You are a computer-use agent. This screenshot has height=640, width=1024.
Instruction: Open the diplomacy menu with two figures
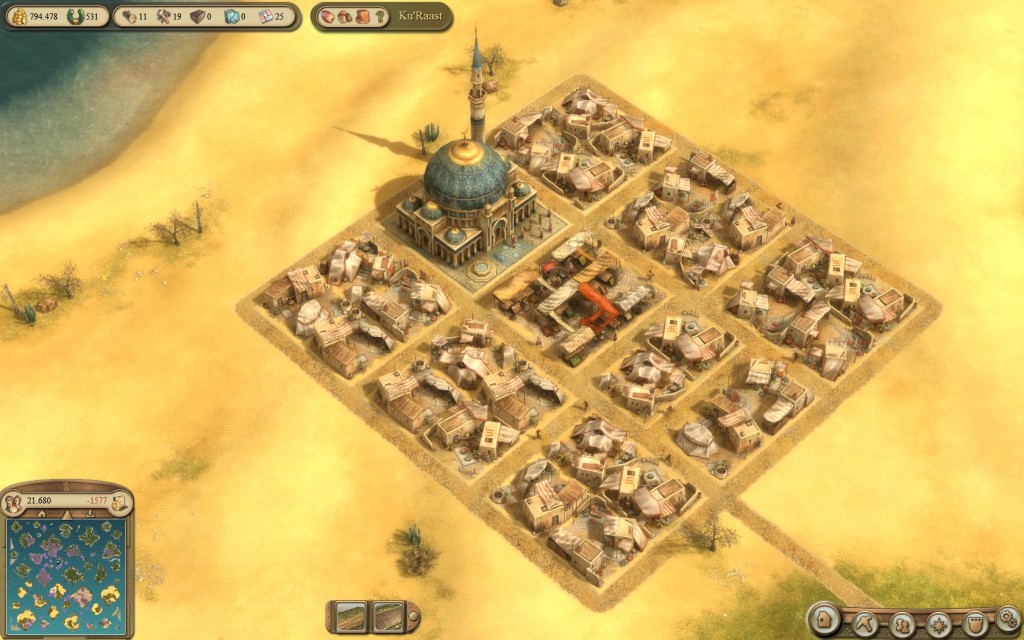[902, 625]
